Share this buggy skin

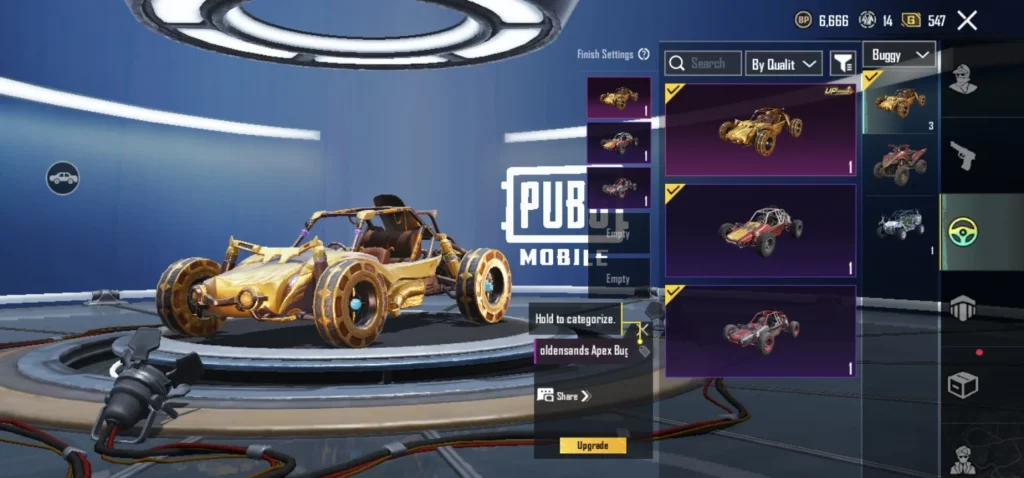(x=565, y=396)
